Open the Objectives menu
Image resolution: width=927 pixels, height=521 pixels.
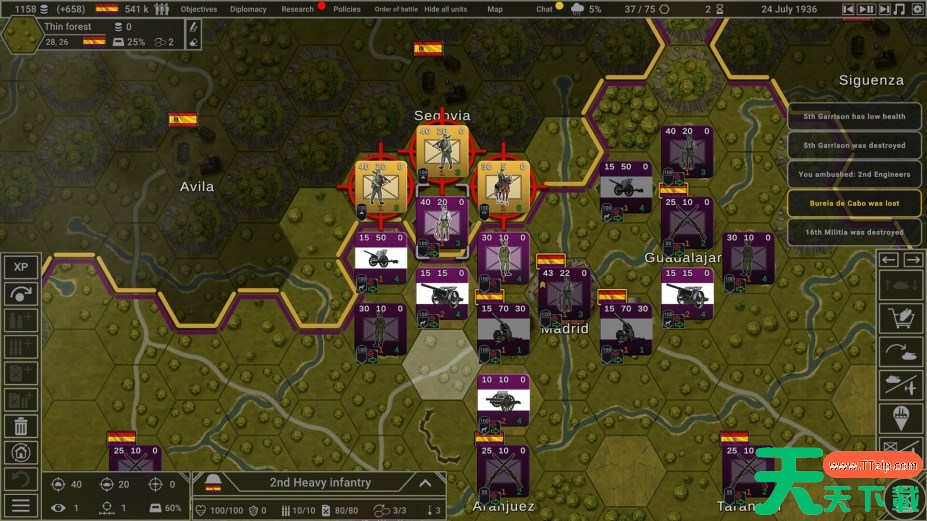click(199, 9)
